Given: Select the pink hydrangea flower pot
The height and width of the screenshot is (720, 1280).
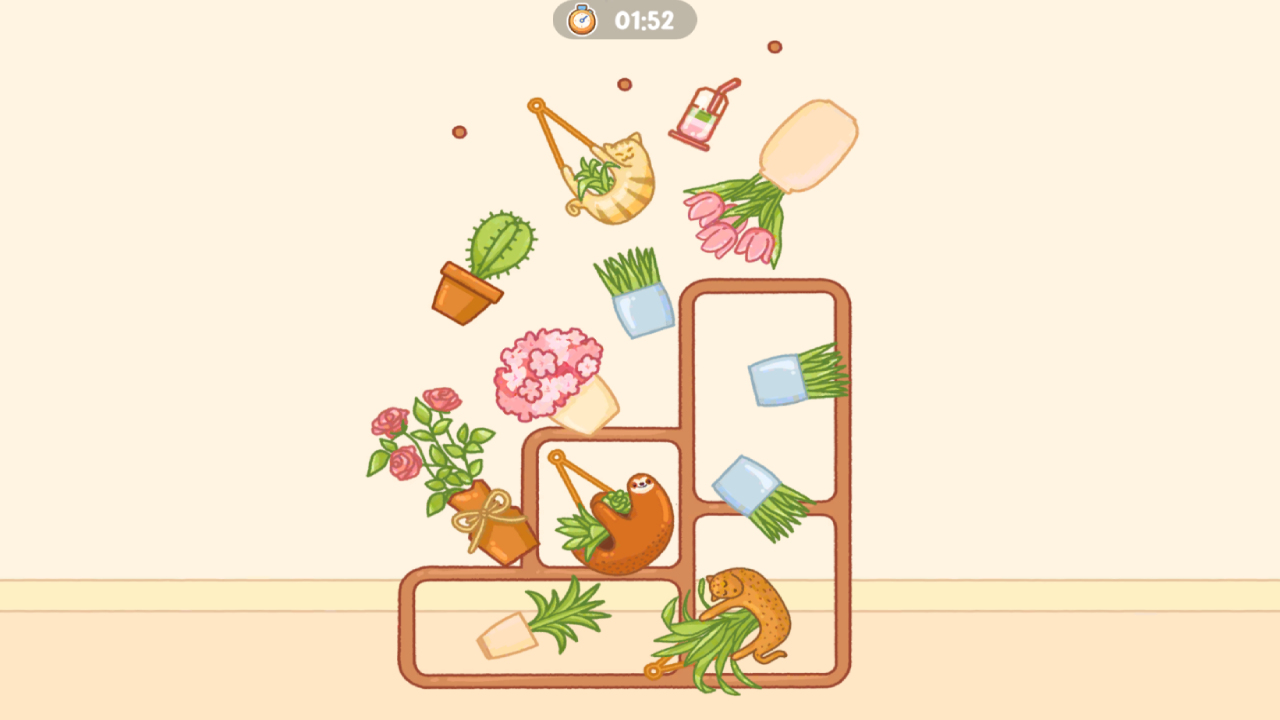Looking at the screenshot, I should pos(555,375).
